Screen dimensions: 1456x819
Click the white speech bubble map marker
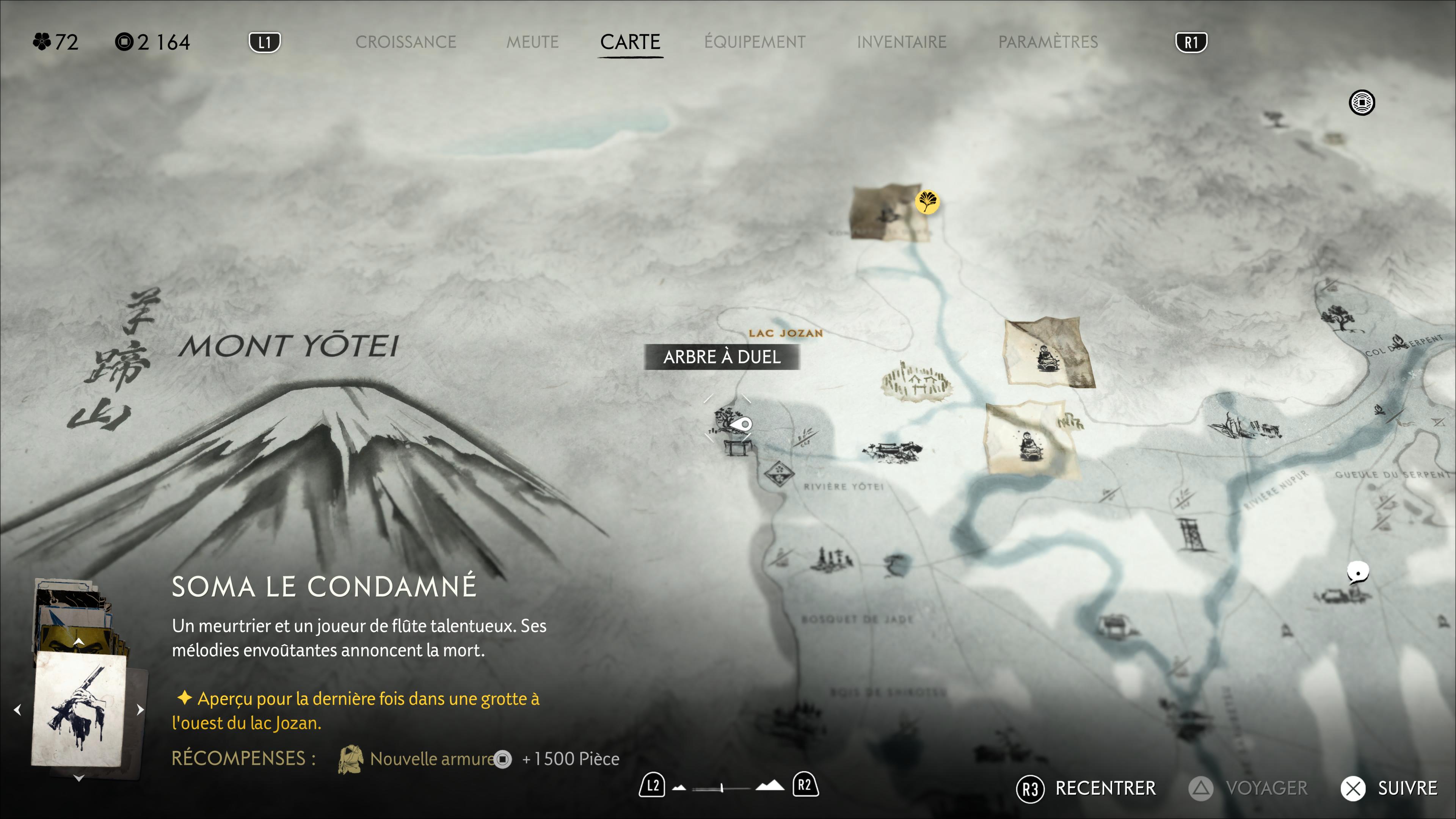click(1358, 572)
